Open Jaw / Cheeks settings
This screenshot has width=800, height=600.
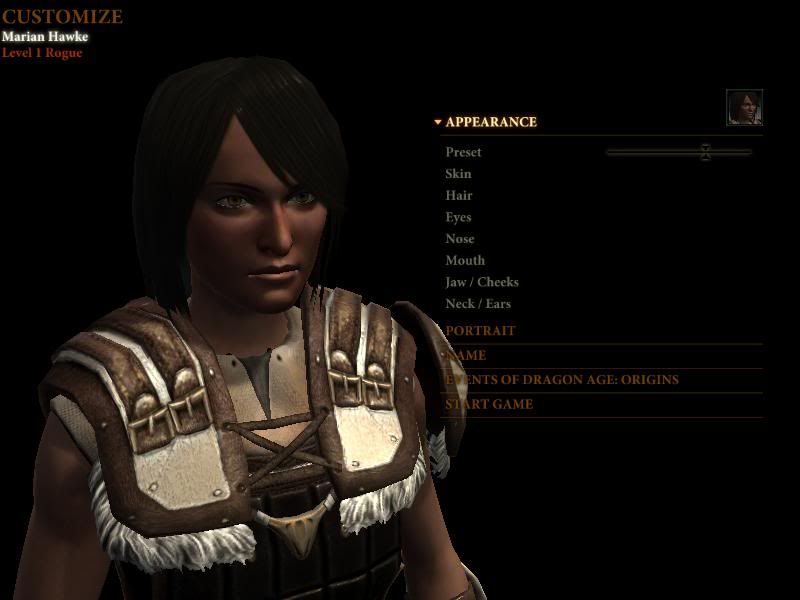coord(482,282)
